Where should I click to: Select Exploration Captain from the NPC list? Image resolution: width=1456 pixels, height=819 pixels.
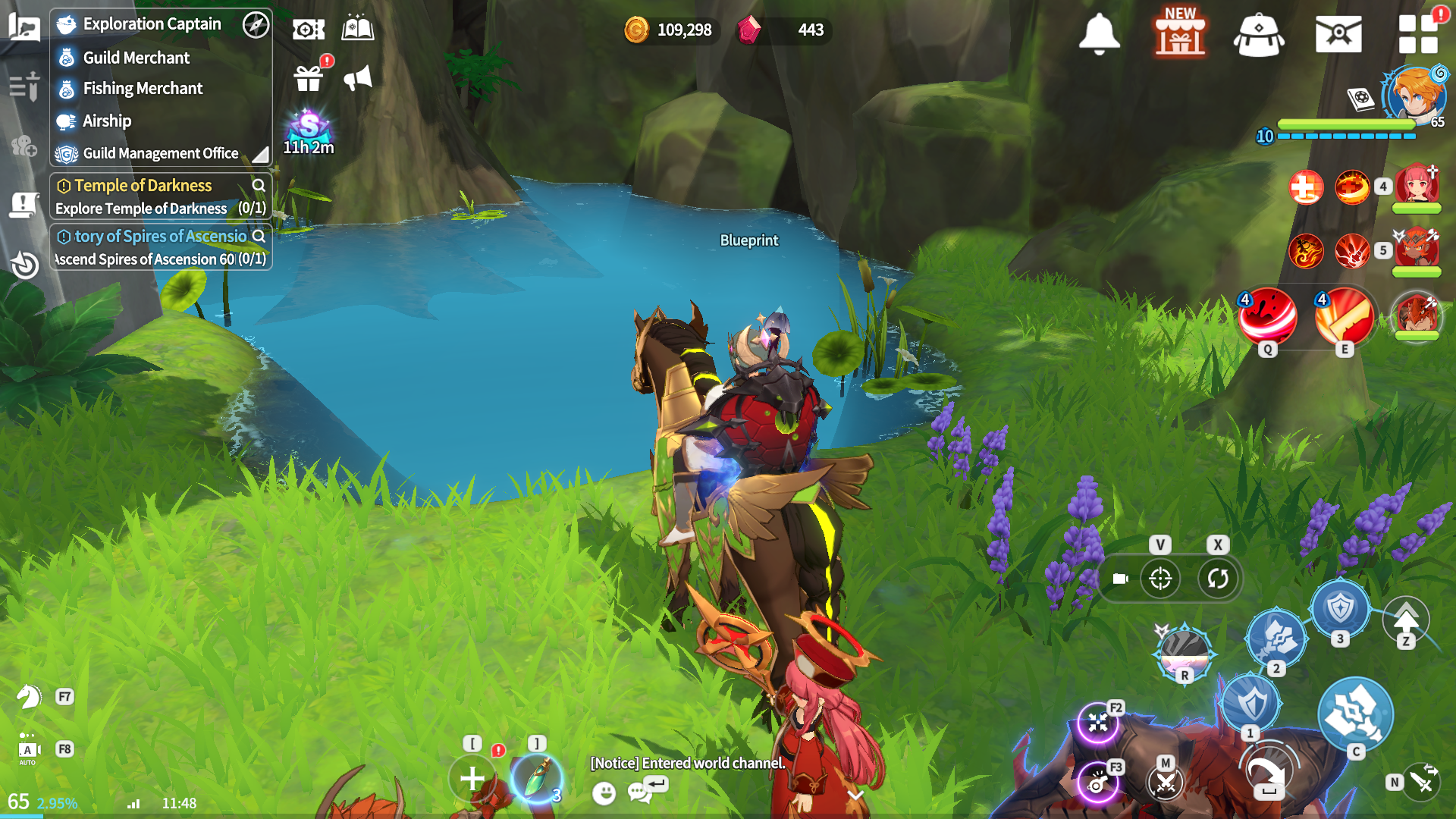point(152,24)
